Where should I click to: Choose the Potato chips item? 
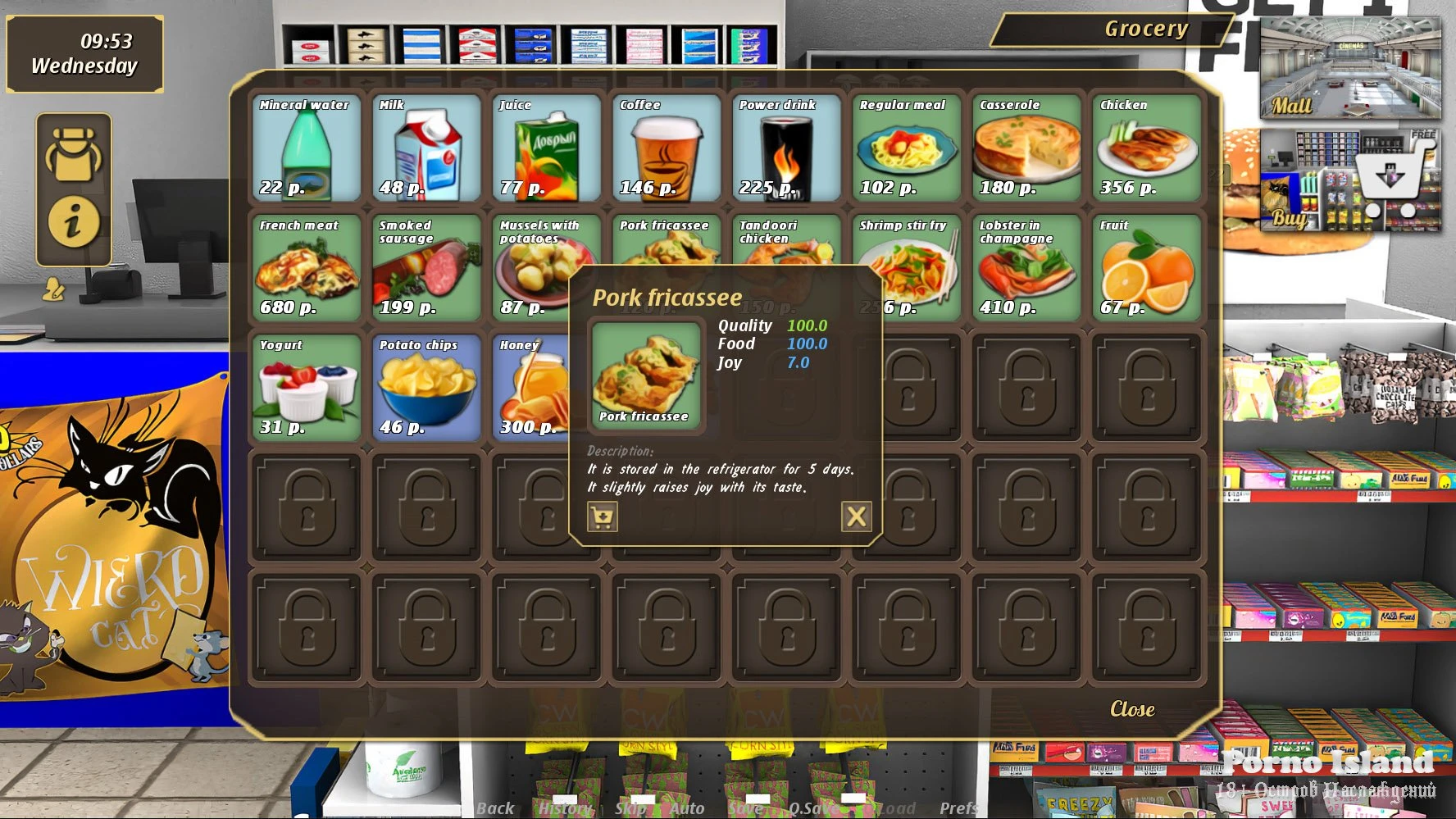(x=426, y=388)
